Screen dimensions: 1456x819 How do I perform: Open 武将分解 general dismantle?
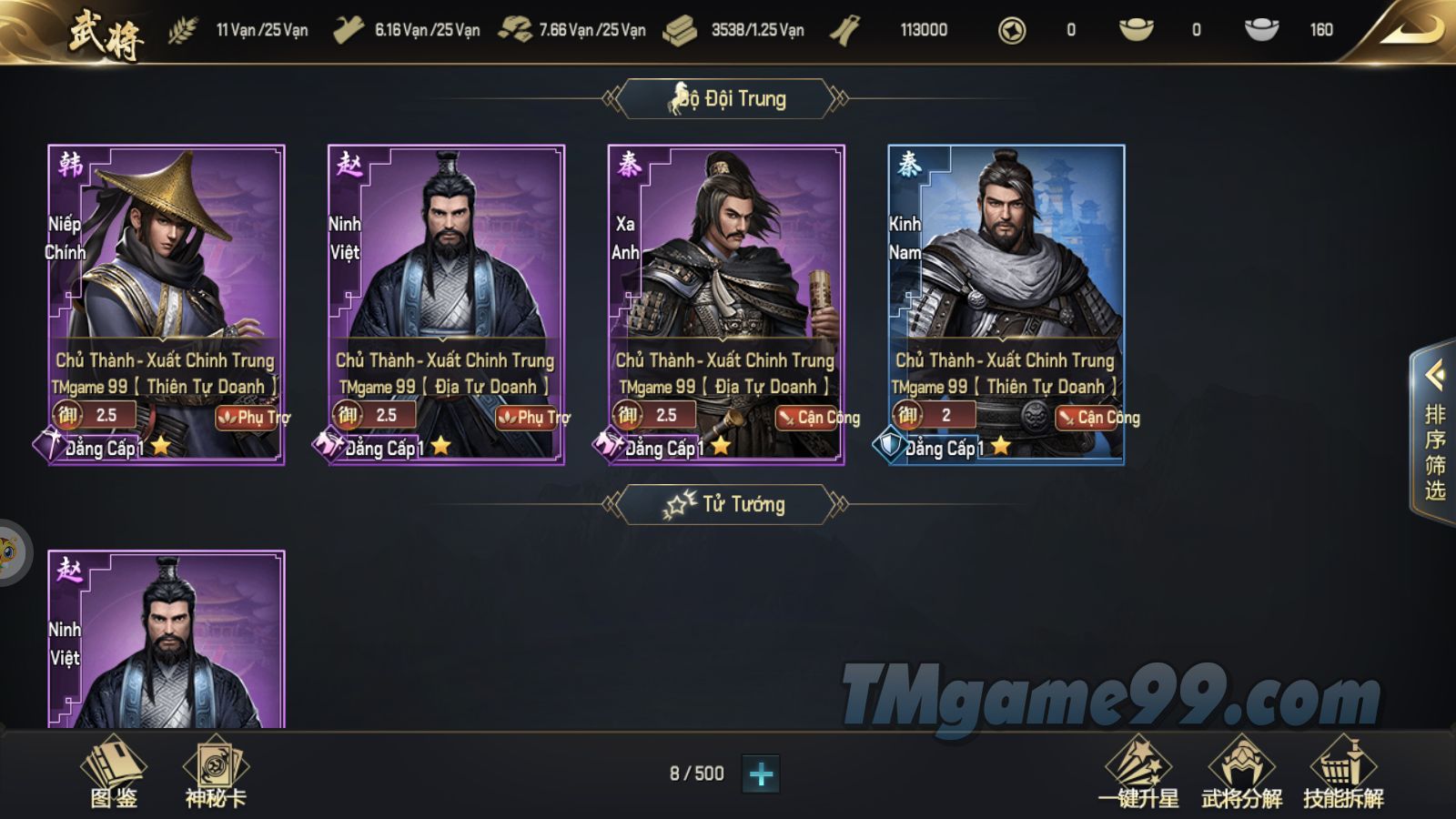1241,773
